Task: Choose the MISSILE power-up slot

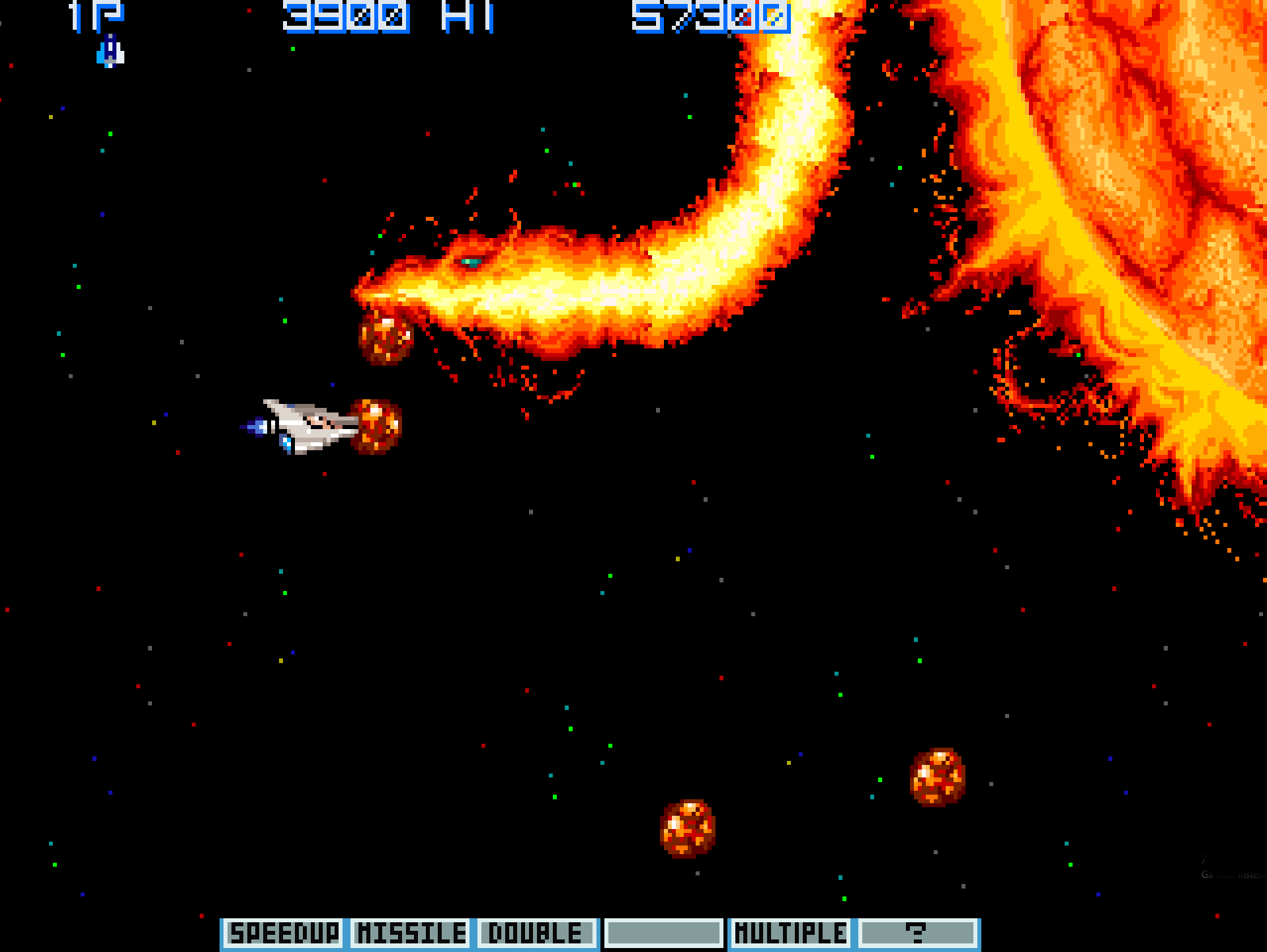Action: 410,933
